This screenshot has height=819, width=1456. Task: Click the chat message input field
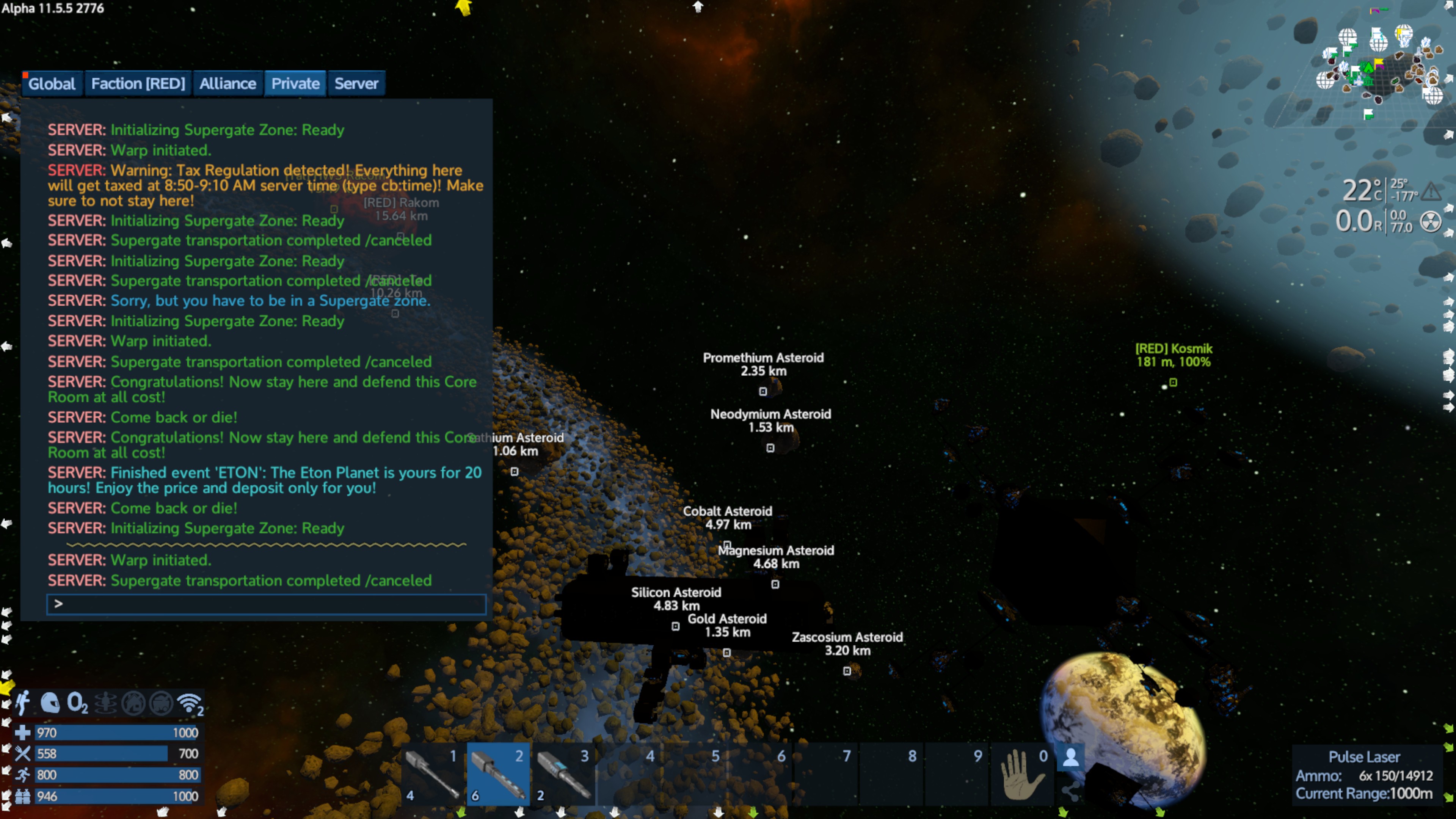(x=266, y=604)
